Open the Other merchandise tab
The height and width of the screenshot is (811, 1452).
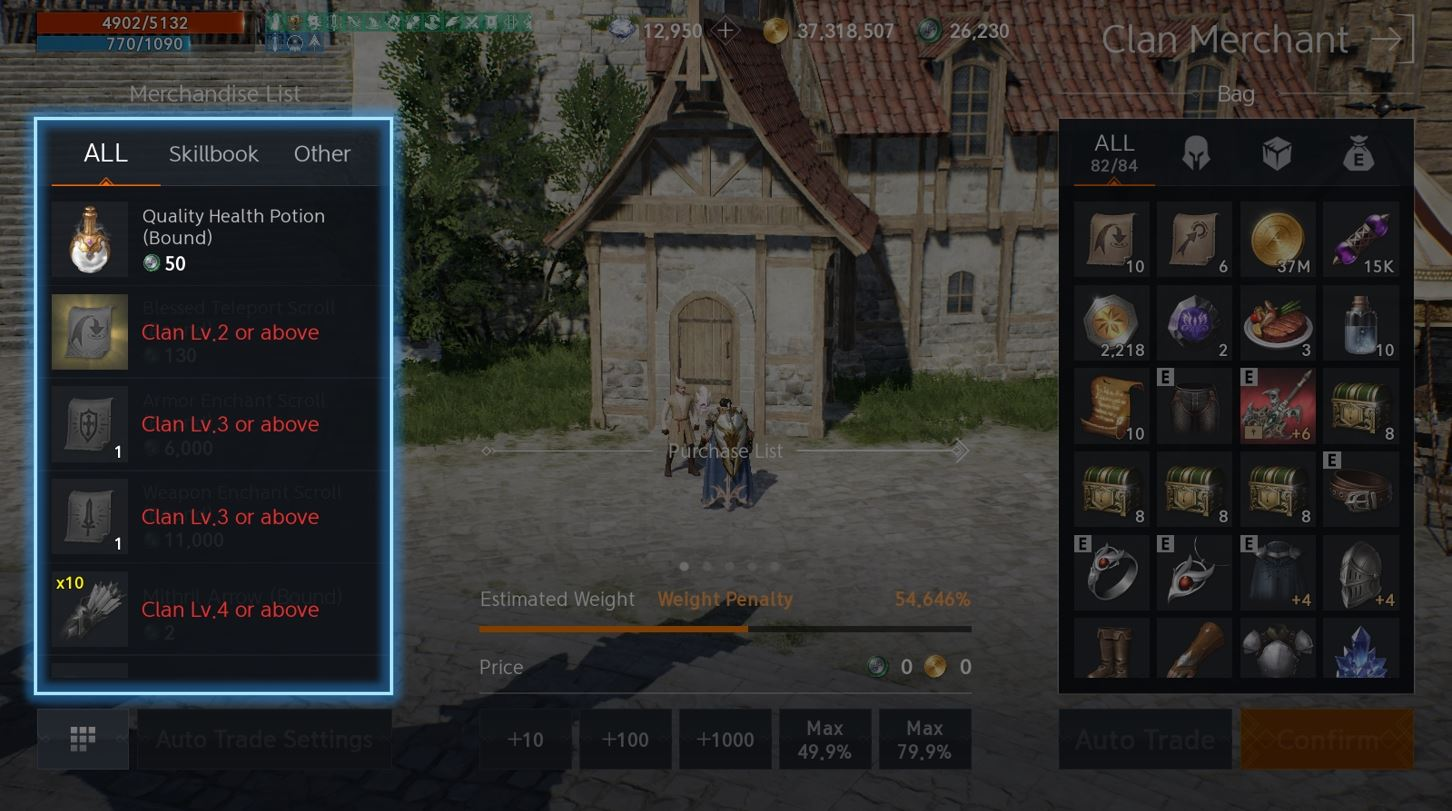(x=322, y=154)
